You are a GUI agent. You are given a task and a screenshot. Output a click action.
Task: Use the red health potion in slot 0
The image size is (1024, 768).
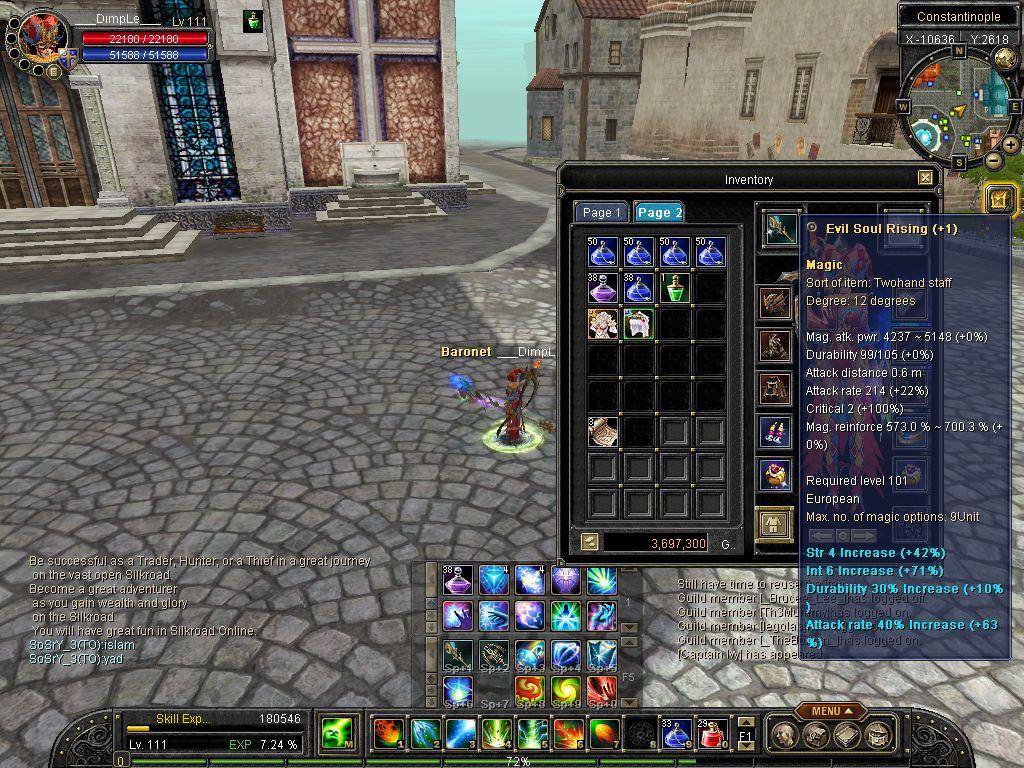(711, 733)
